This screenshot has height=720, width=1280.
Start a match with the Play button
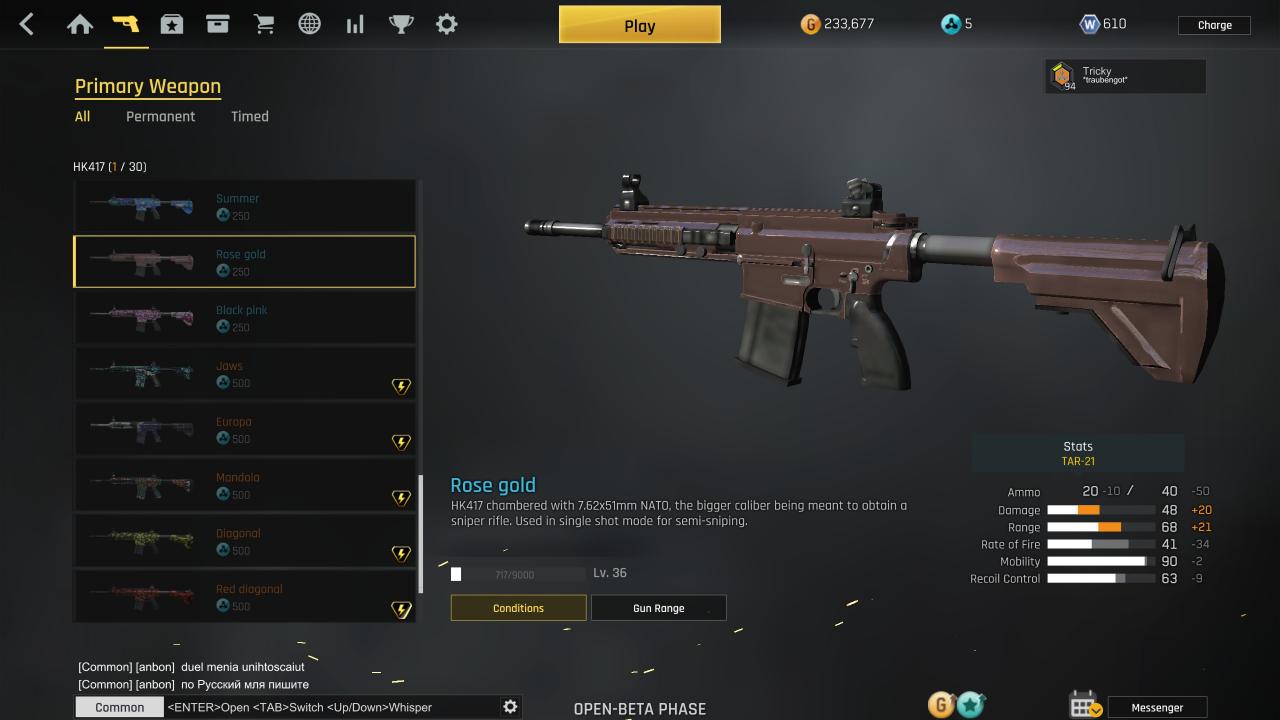[639, 25]
